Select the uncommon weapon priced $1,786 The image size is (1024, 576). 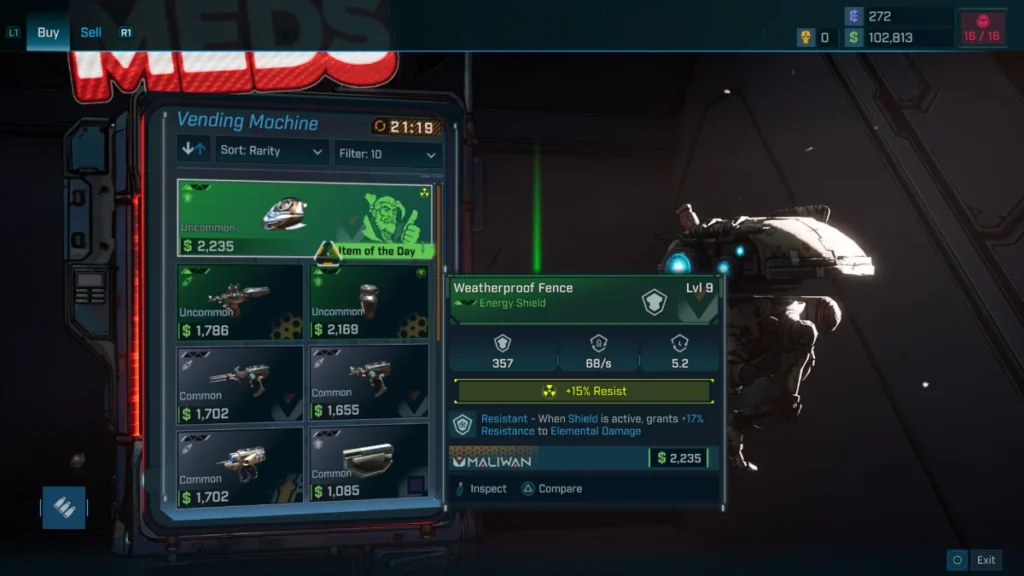click(x=240, y=302)
